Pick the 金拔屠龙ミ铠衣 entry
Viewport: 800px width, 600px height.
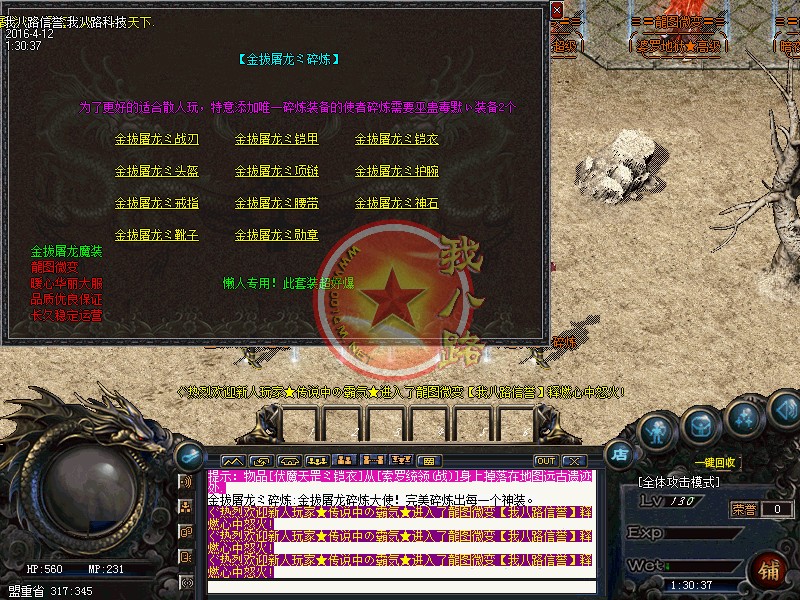(397, 139)
